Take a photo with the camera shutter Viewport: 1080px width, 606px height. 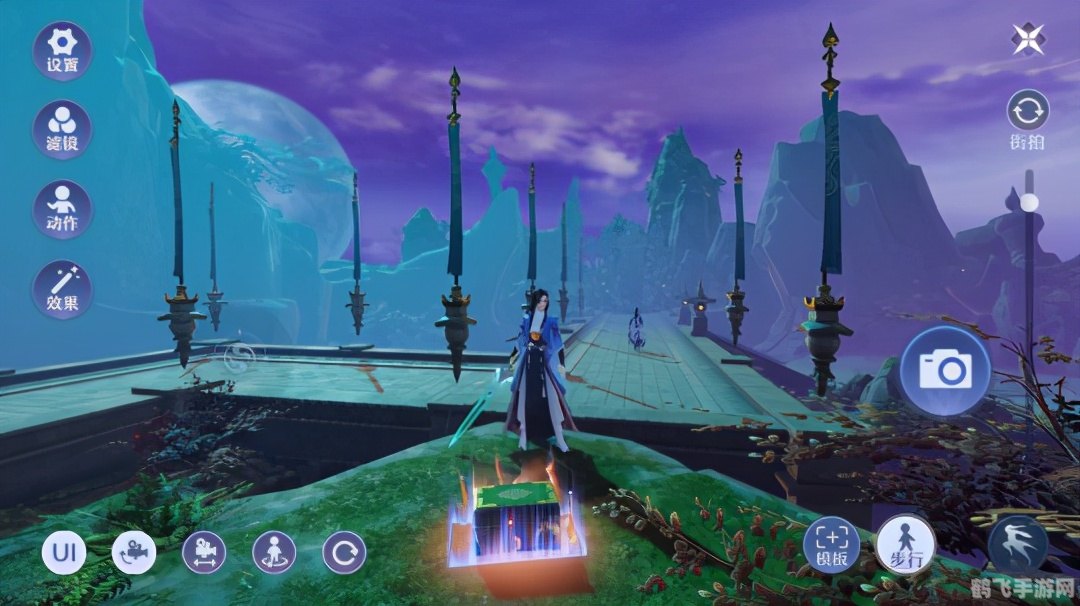pyautogui.click(x=945, y=370)
